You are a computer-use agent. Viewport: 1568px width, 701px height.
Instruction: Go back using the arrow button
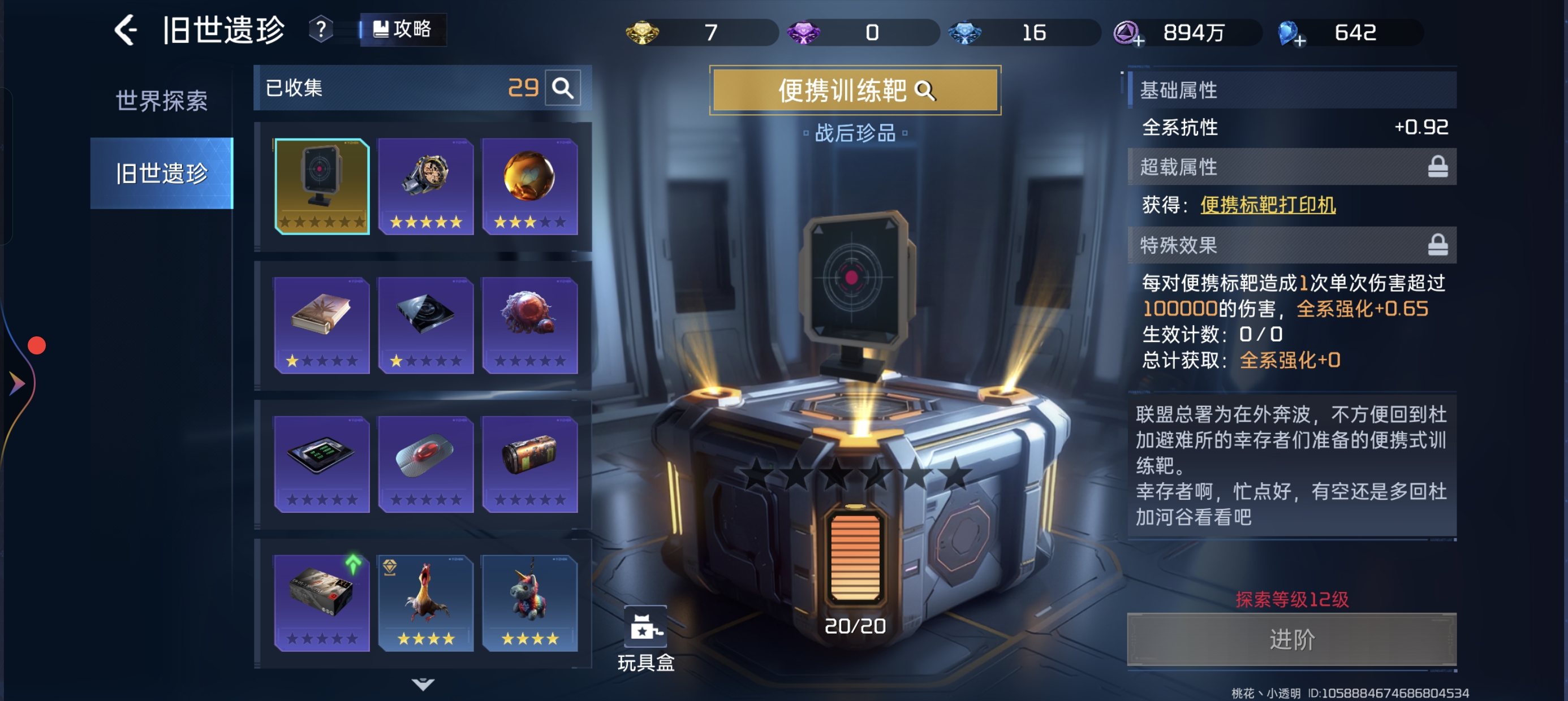pos(126,31)
